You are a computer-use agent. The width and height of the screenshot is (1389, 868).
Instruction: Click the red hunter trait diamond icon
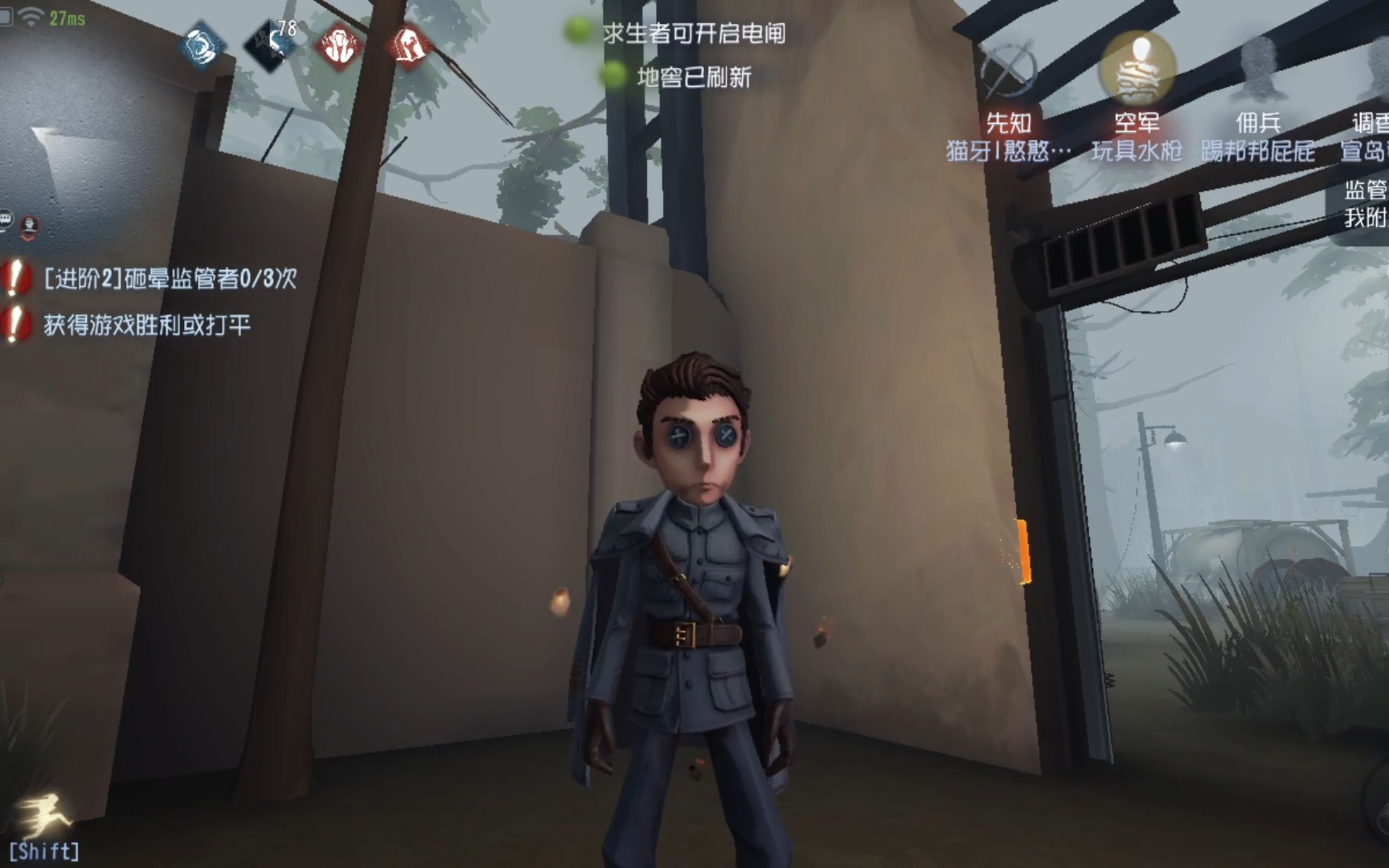339,45
